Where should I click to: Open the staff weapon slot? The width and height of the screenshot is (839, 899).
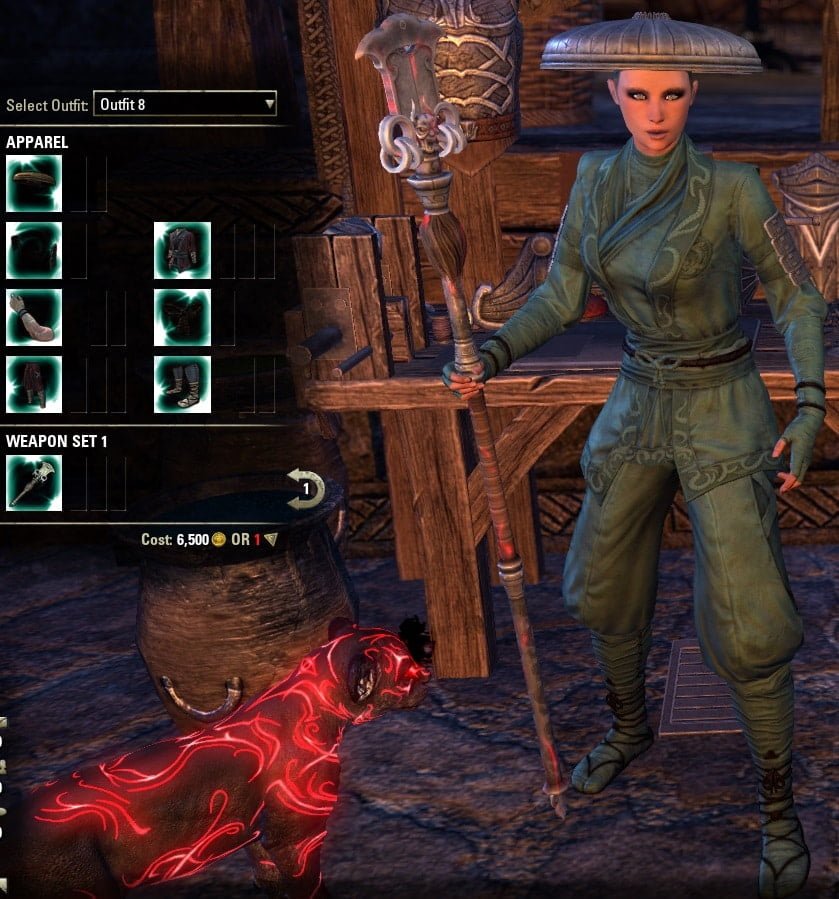(34, 483)
